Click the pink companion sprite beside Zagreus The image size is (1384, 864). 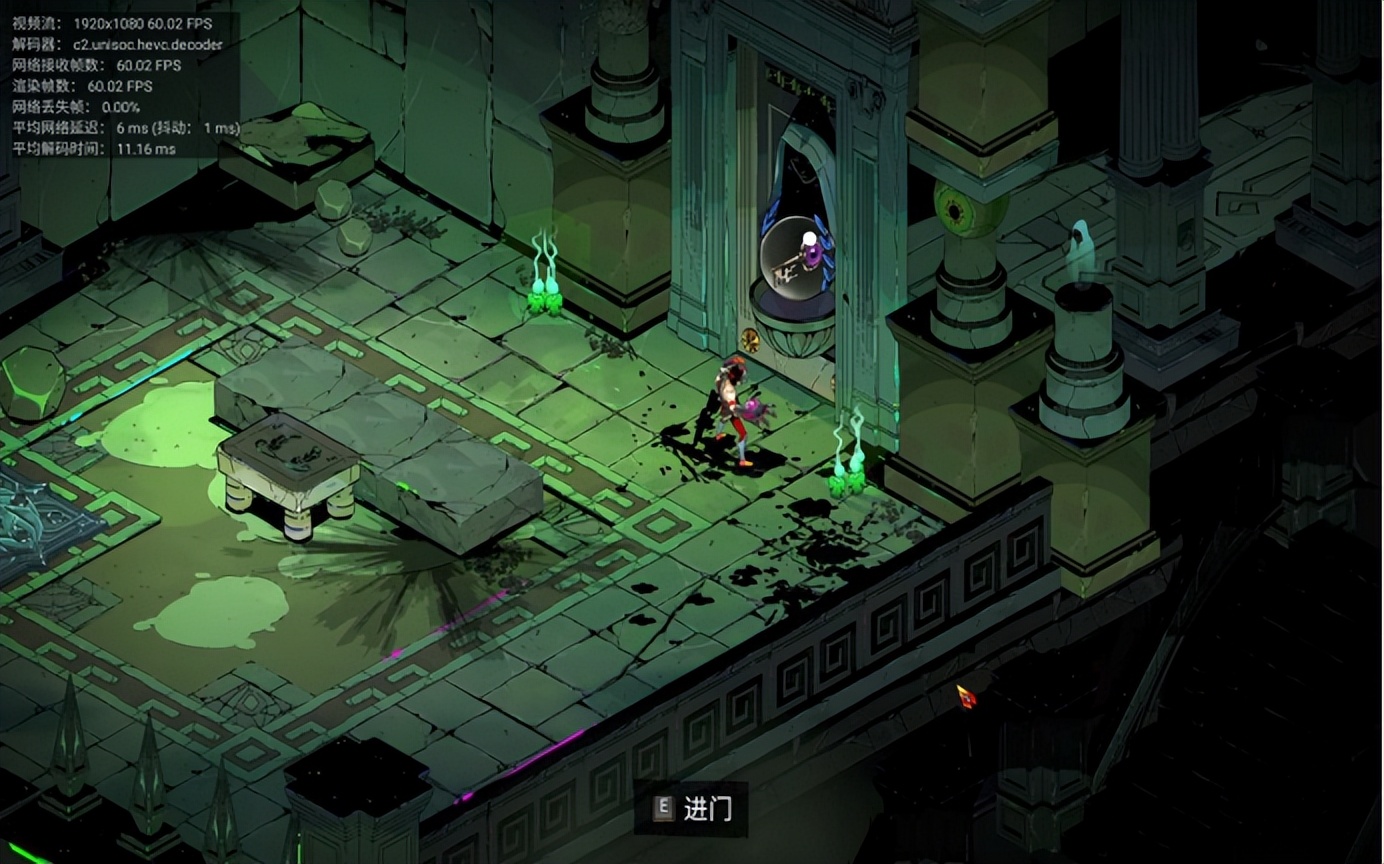click(x=755, y=412)
